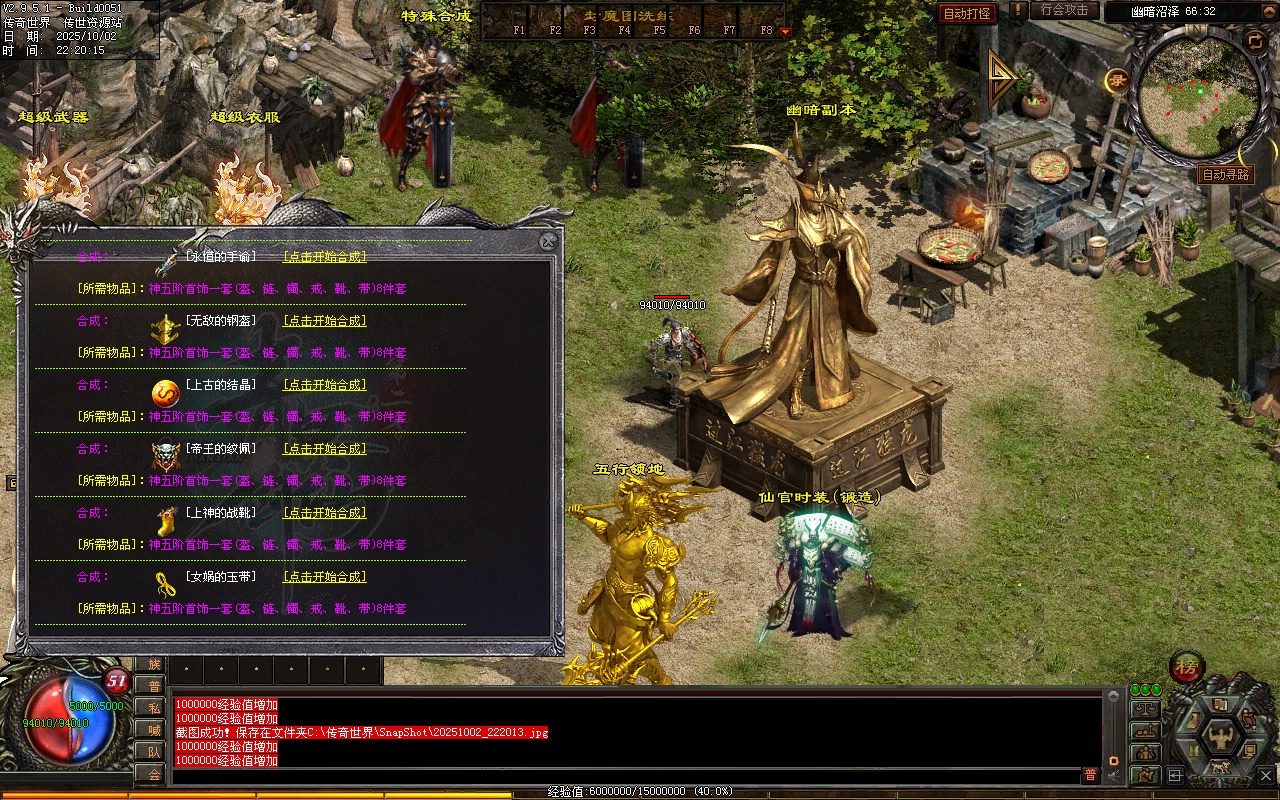Switch to the 私 private chat channel
The image size is (1280, 800).
pos(151,707)
